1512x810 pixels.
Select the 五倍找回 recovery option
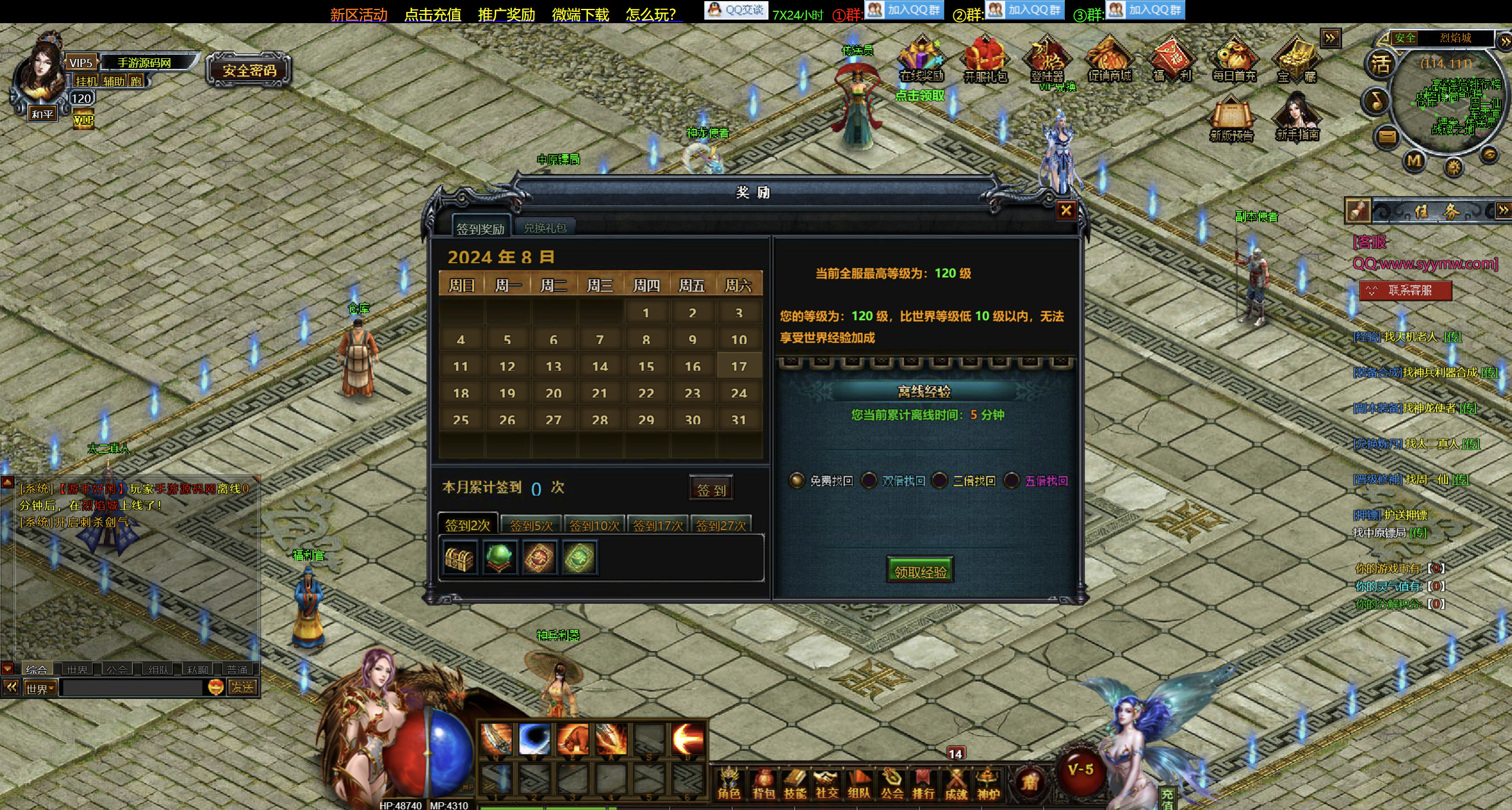tap(1012, 480)
